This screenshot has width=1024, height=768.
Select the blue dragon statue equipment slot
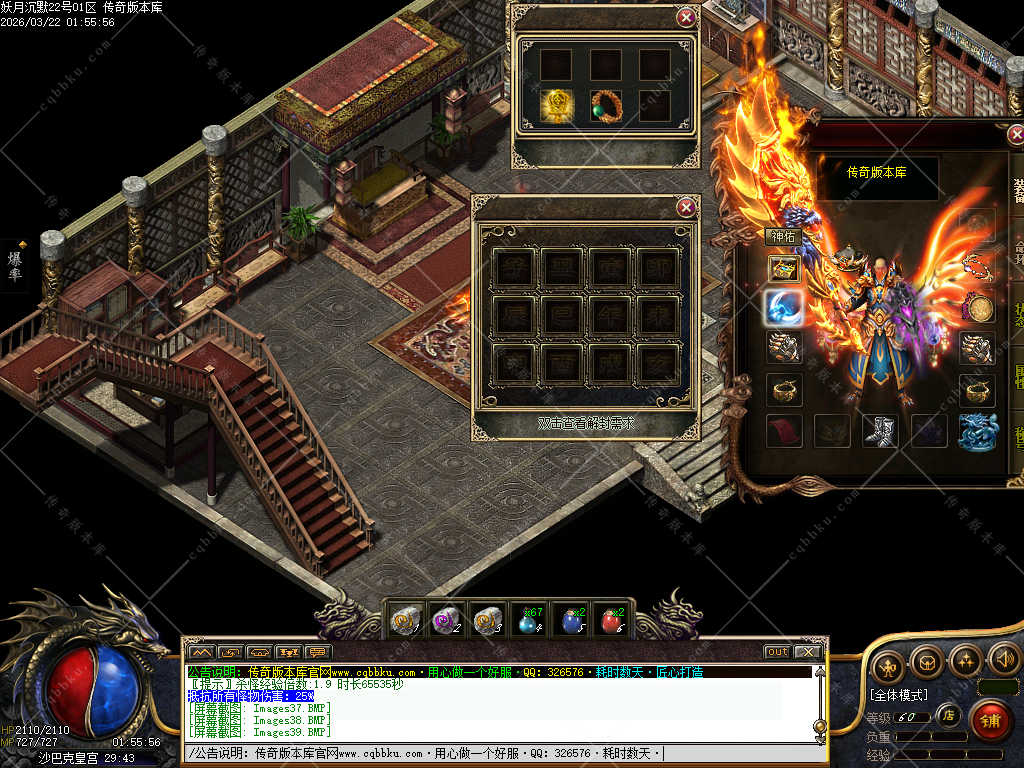tap(977, 431)
